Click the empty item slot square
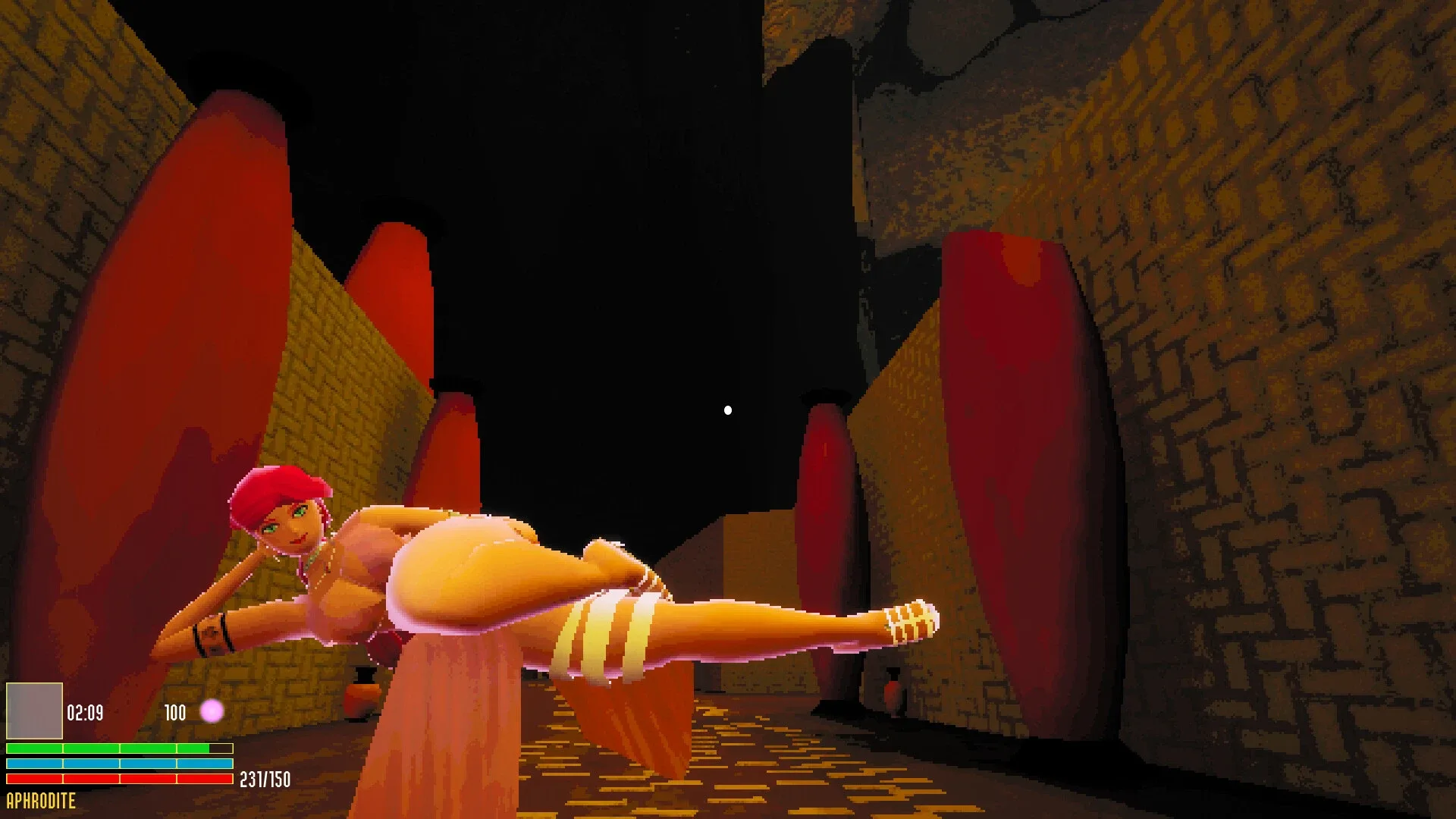This screenshot has width=1456, height=819. pos(33,713)
